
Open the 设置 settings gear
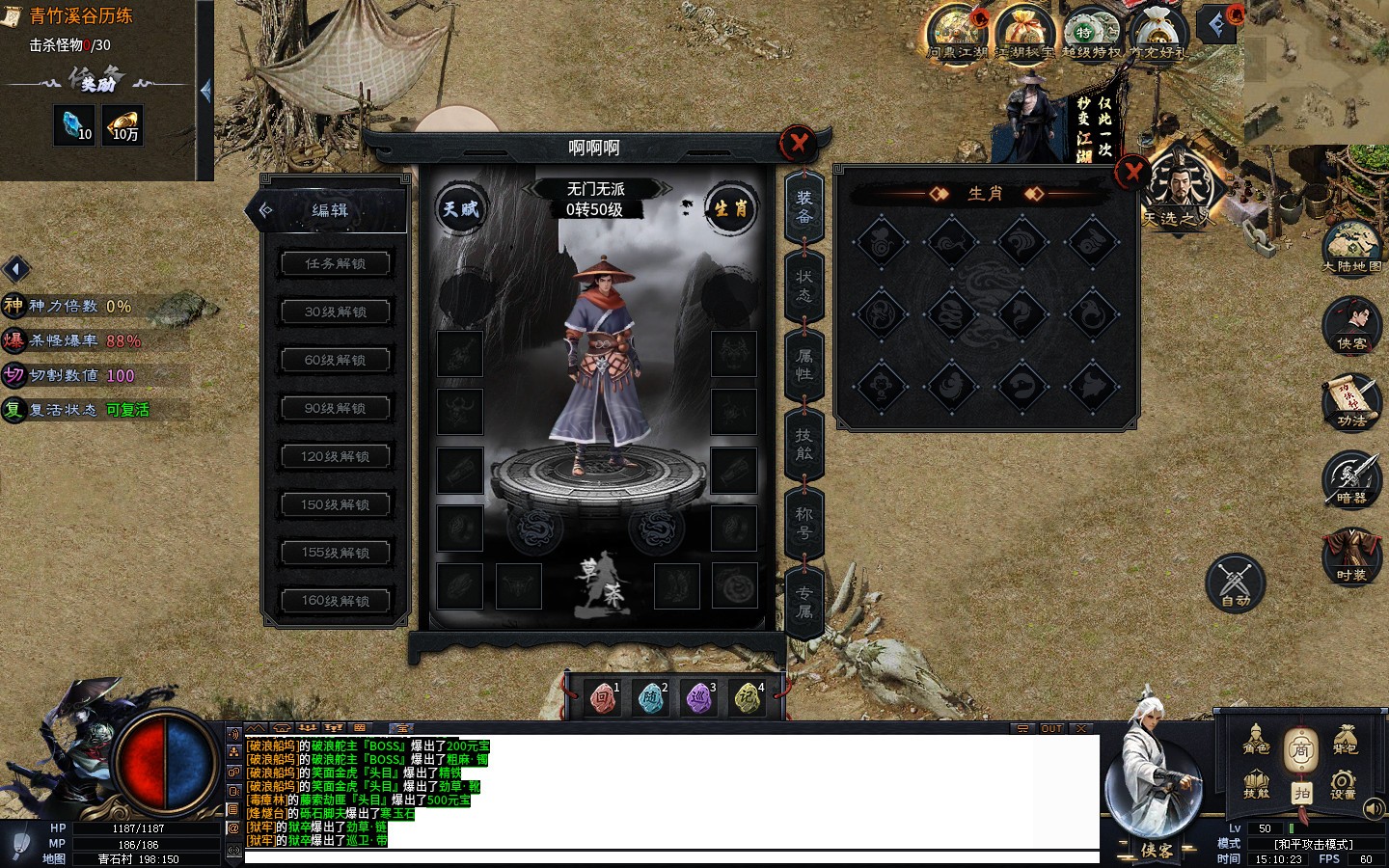tap(1343, 784)
